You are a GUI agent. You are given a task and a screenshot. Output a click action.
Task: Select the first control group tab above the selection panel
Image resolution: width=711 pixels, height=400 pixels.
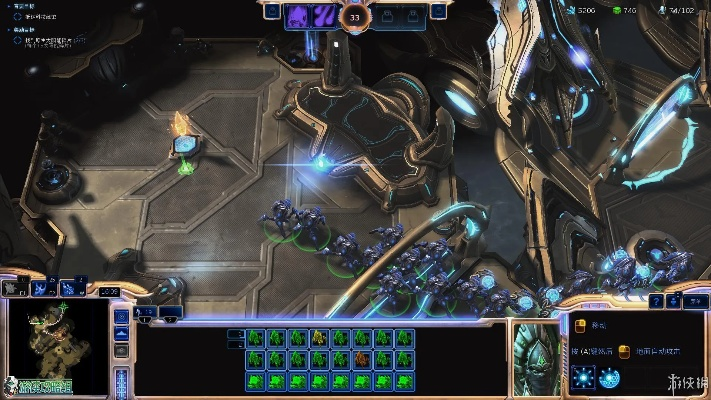tap(146, 313)
